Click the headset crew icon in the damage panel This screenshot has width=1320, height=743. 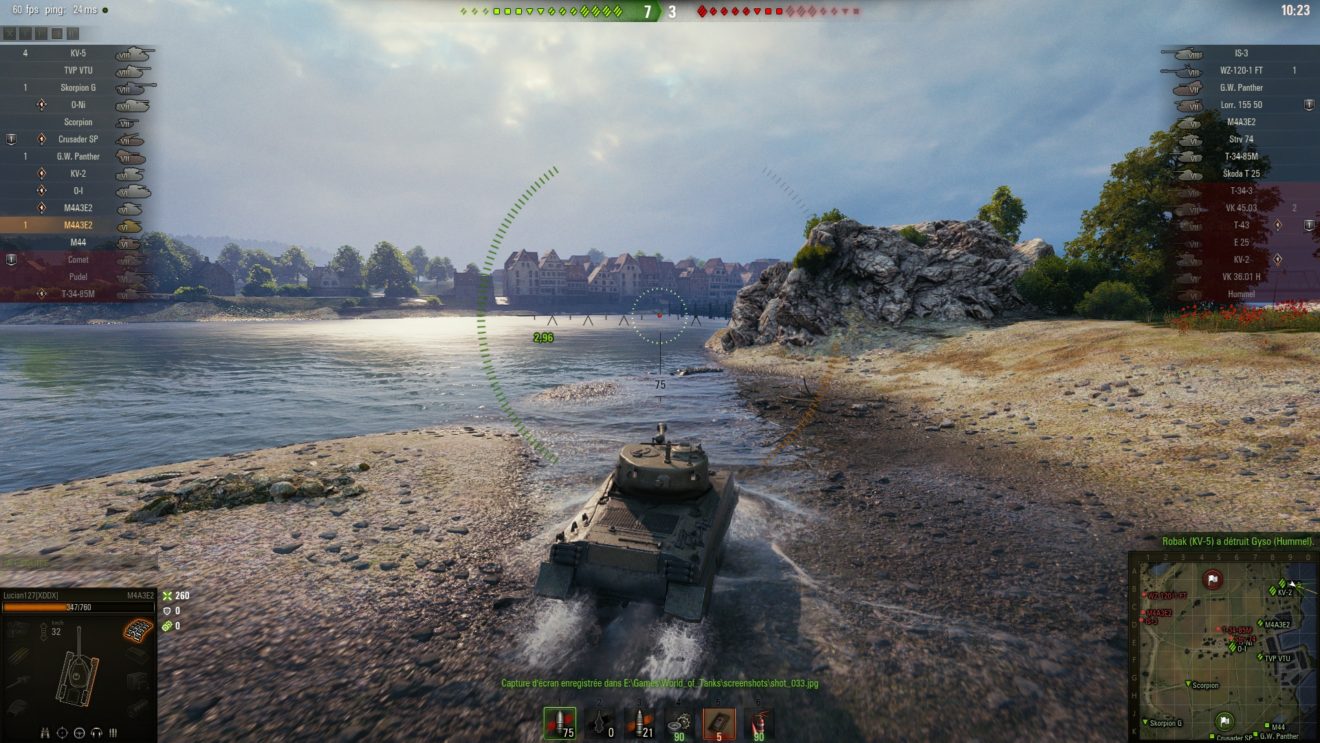tap(97, 732)
